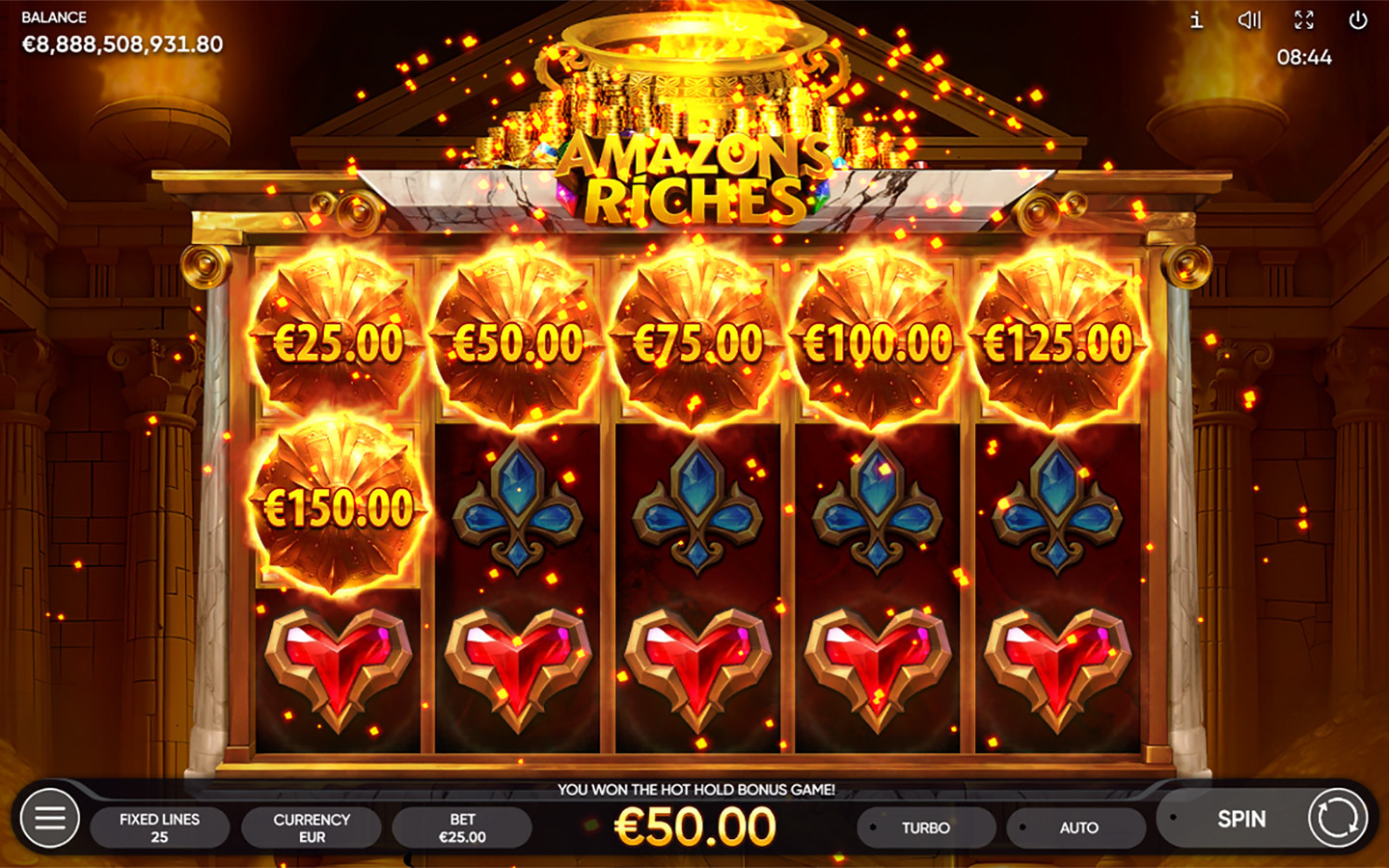Toggle TURBO mode
The image size is (1389, 868).
pos(925,827)
